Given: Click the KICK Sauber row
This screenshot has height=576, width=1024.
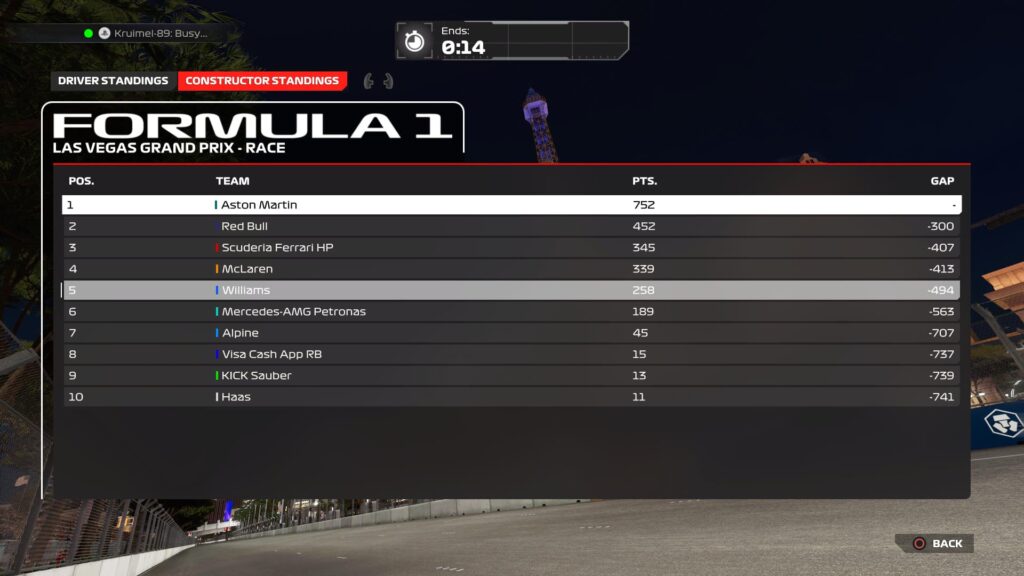Looking at the screenshot, I should [511, 376].
